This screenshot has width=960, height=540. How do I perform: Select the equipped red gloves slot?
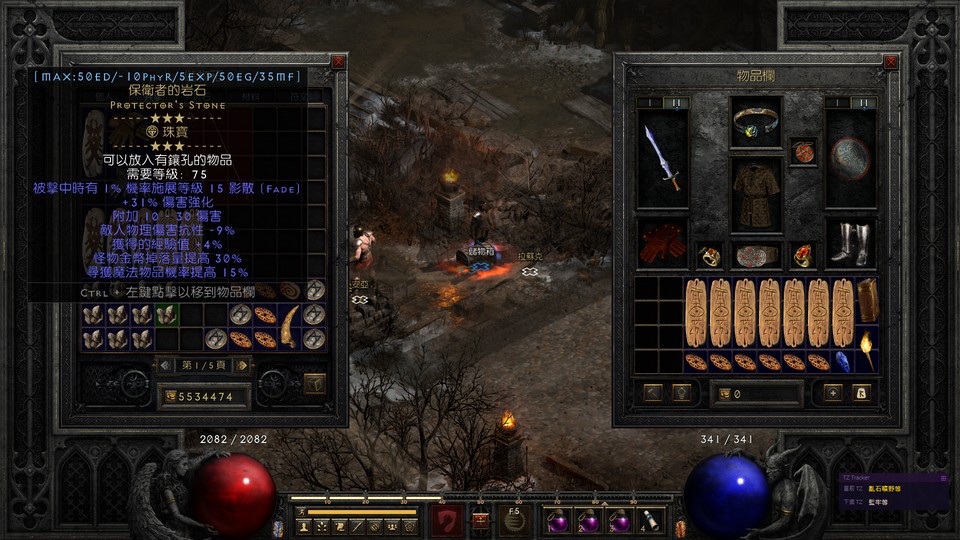point(662,243)
